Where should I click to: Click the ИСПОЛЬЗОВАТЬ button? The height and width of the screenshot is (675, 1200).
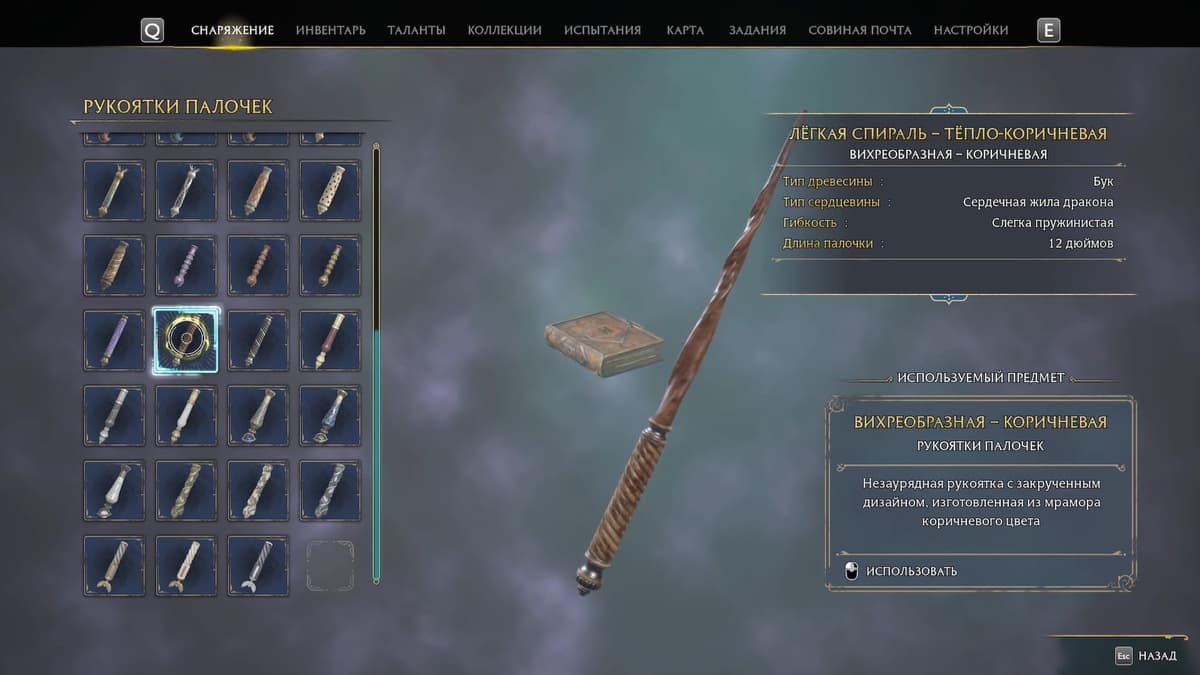911,571
